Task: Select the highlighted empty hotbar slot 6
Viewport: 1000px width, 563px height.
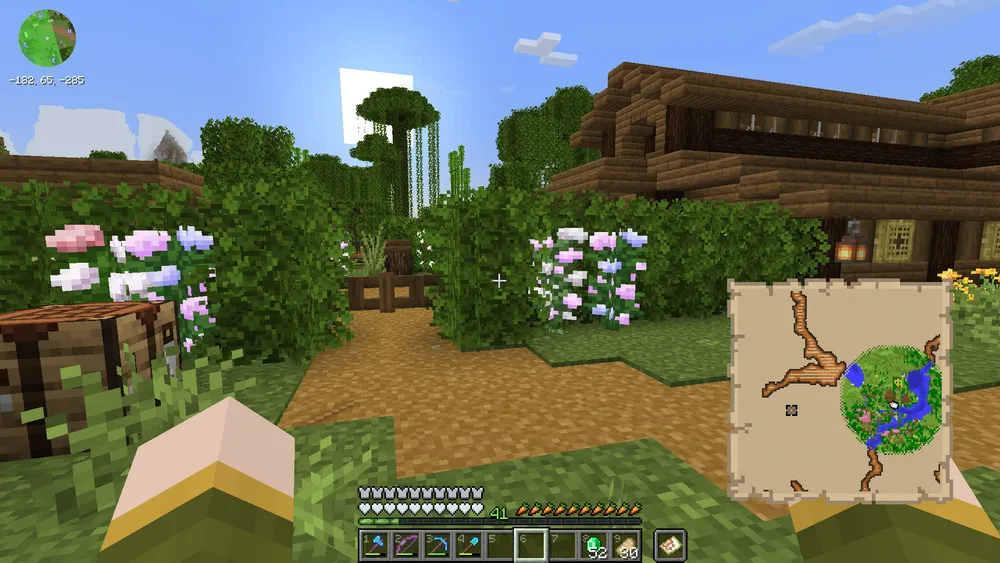Action: pyautogui.click(x=531, y=546)
